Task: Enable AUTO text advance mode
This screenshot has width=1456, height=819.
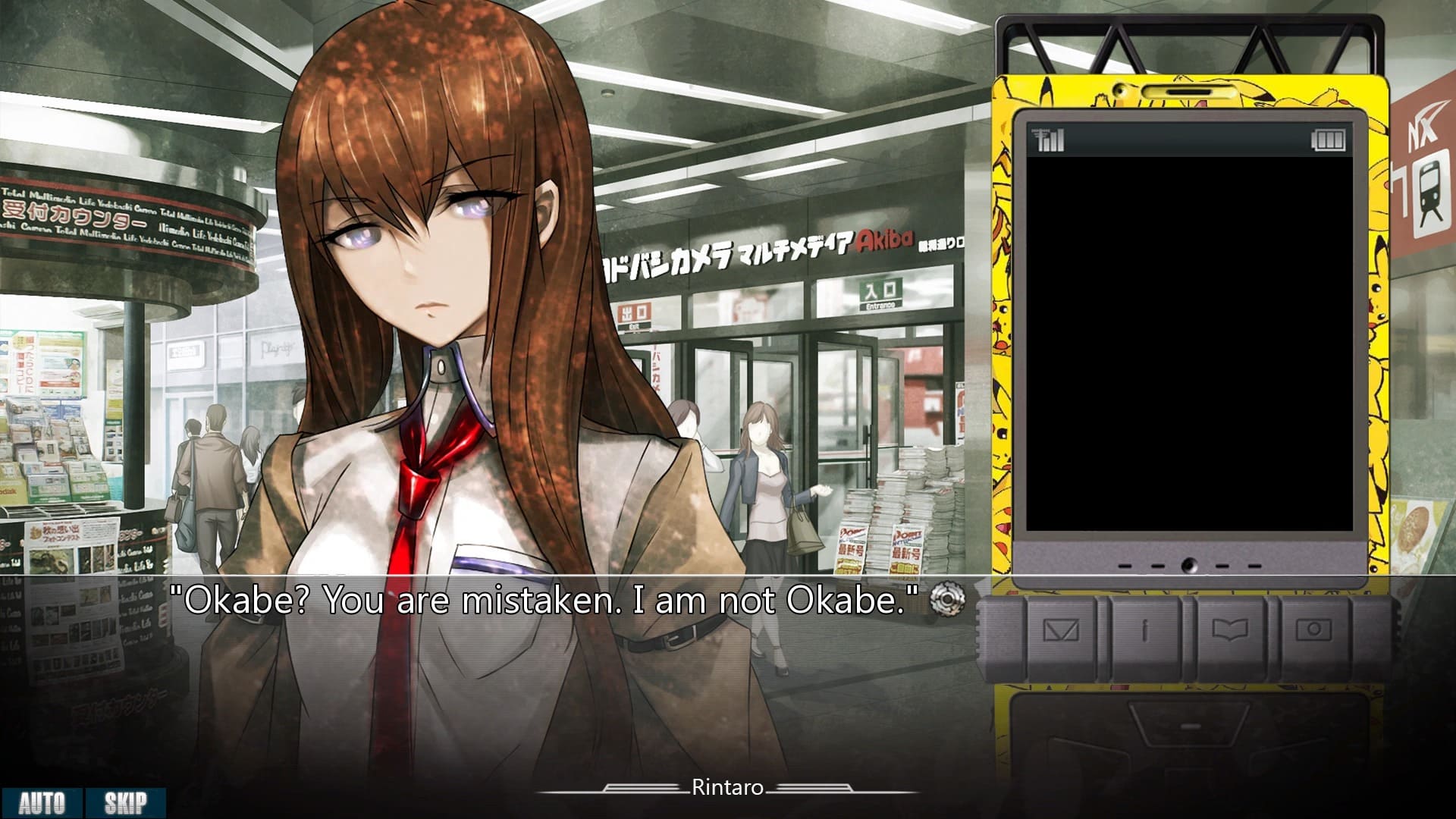Action: (x=42, y=803)
